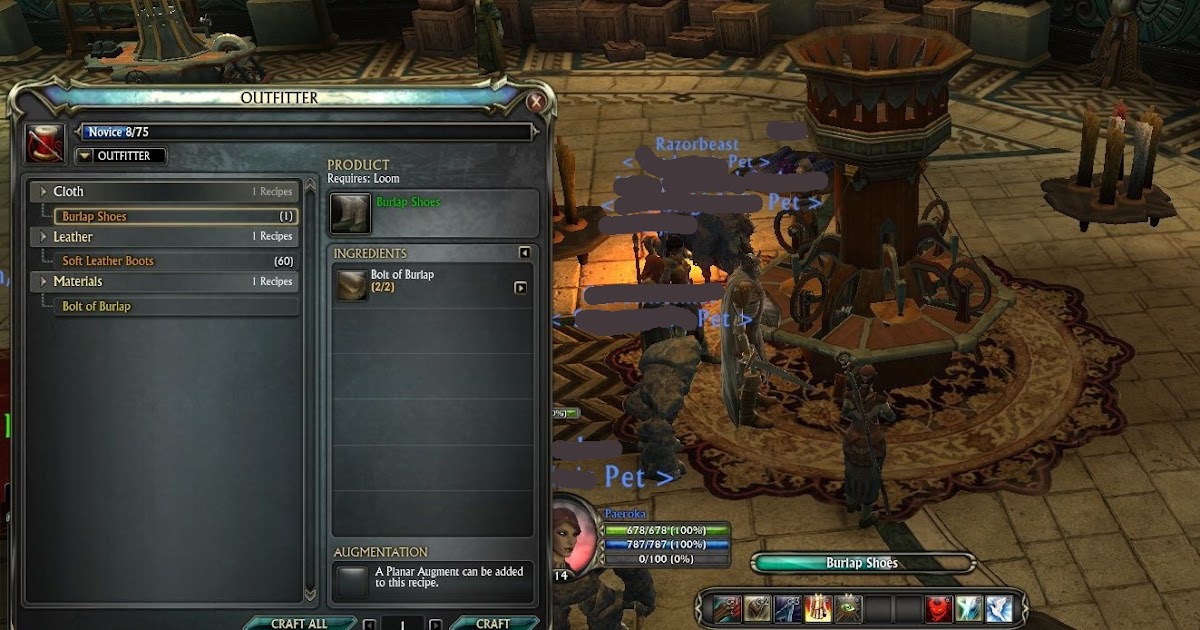Pick the Bolt of Burlap recipe
Image resolution: width=1200 pixels, height=630 pixels.
[96, 306]
